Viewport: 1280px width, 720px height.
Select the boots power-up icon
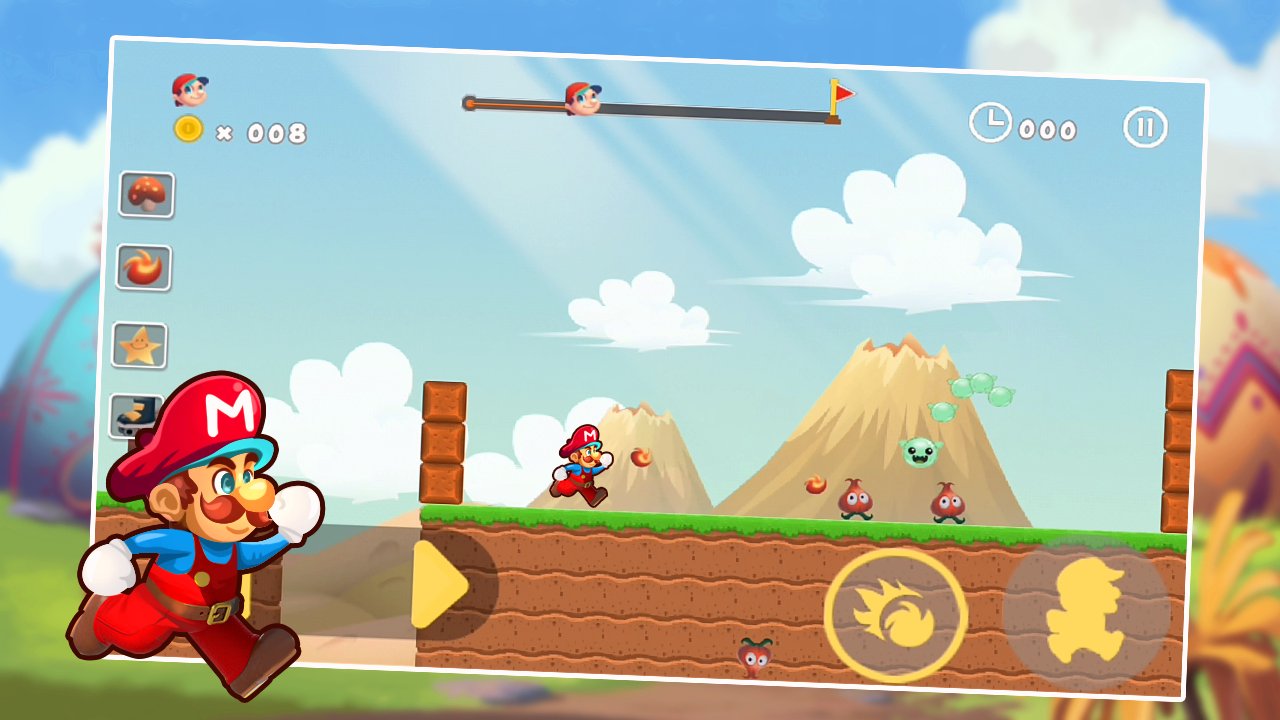136,412
